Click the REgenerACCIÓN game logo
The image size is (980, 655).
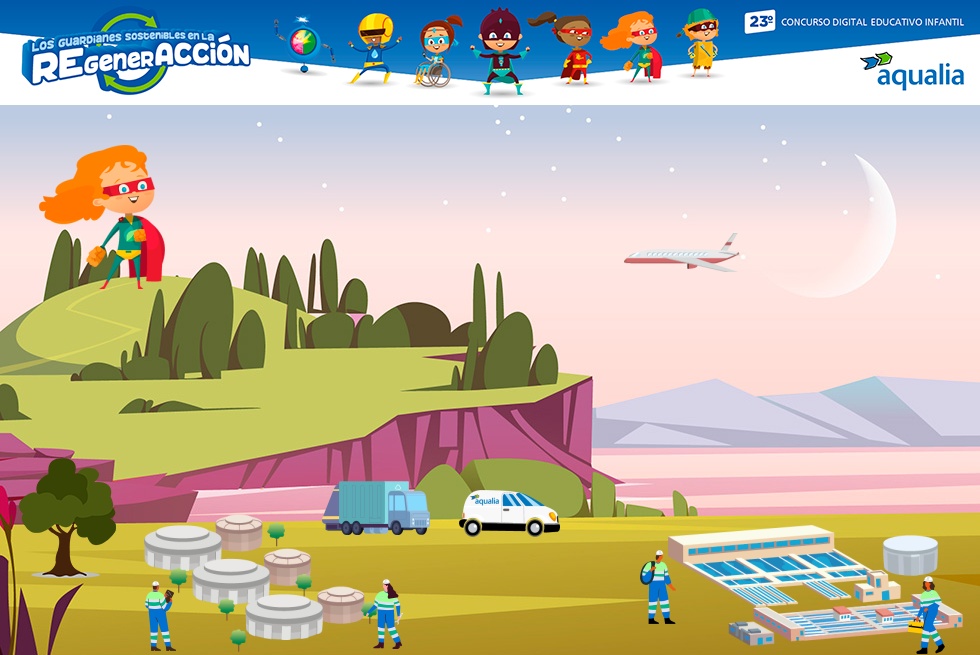136,55
